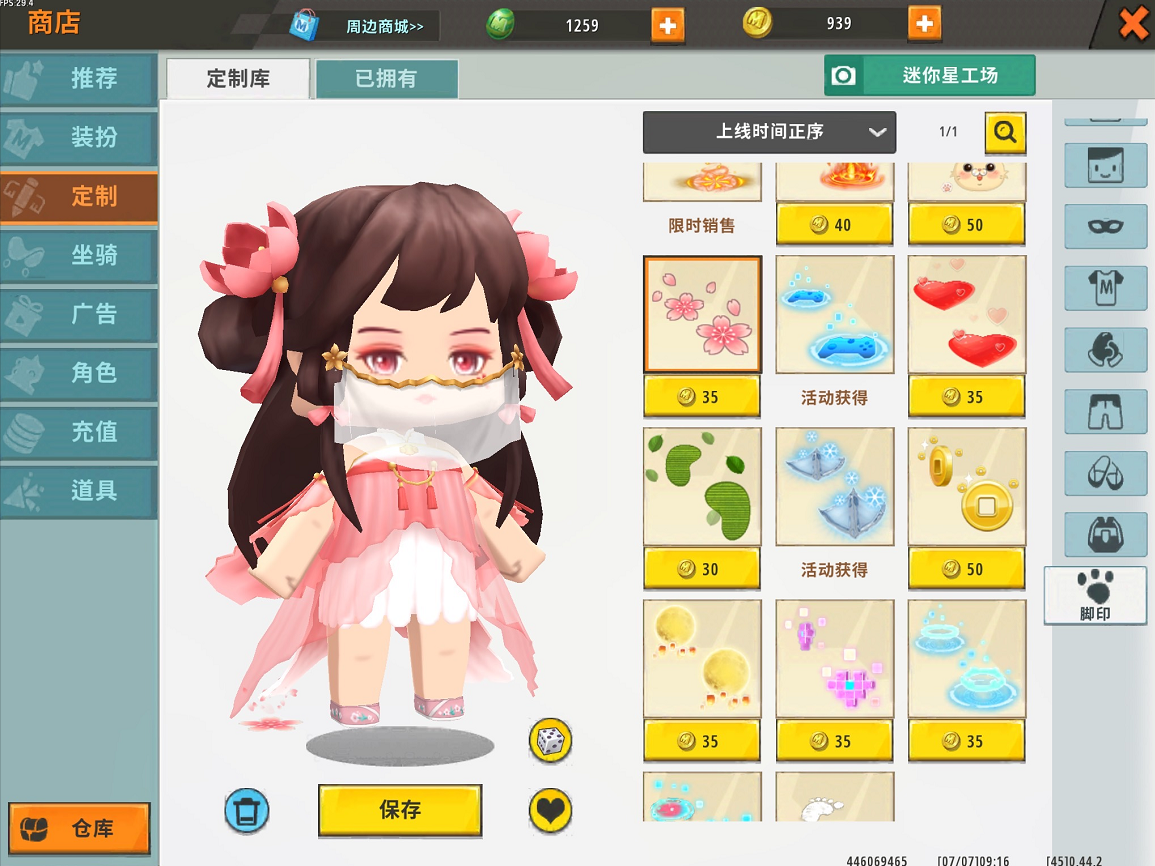Click the blue trash can button
The image size is (1155, 866).
(246, 810)
